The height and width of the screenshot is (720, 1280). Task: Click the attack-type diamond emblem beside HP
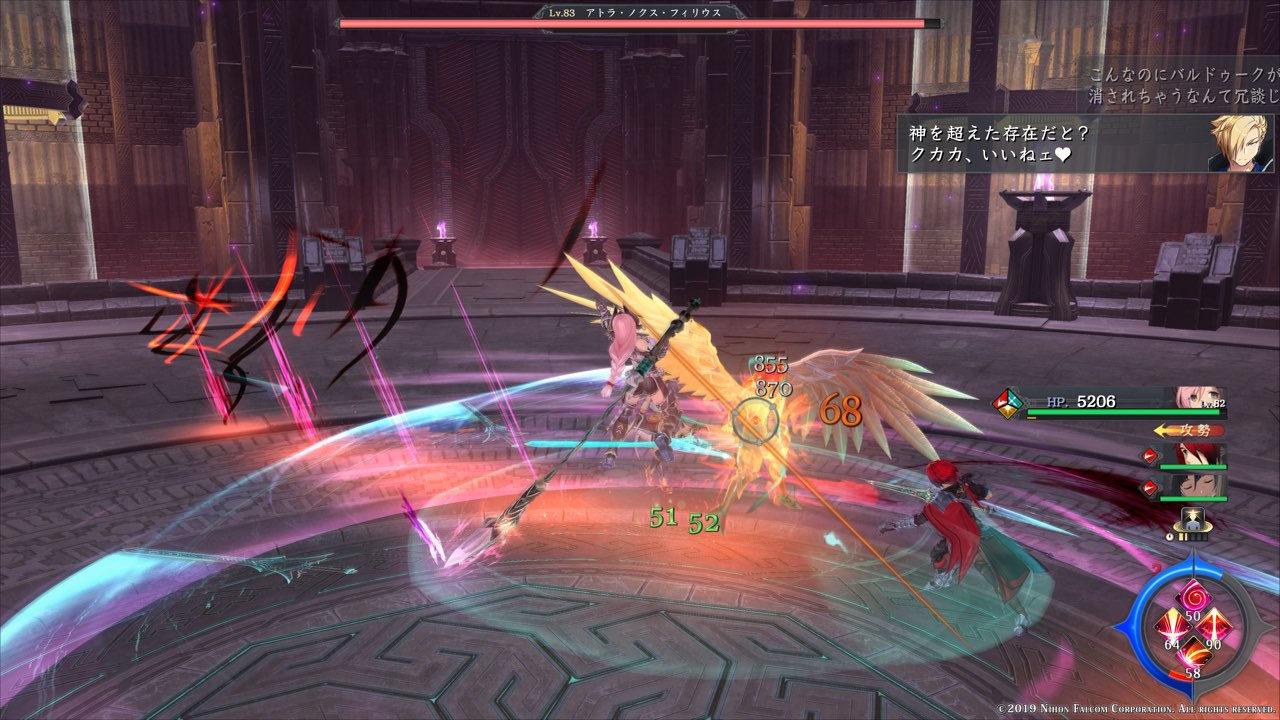tap(1005, 403)
